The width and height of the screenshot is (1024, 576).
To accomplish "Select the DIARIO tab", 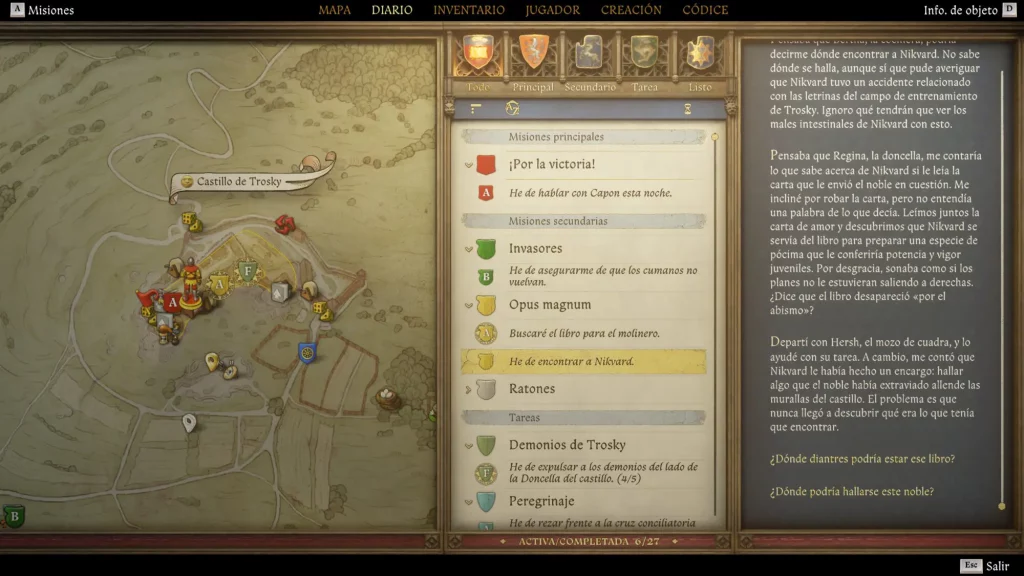I will click(x=392, y=11).
